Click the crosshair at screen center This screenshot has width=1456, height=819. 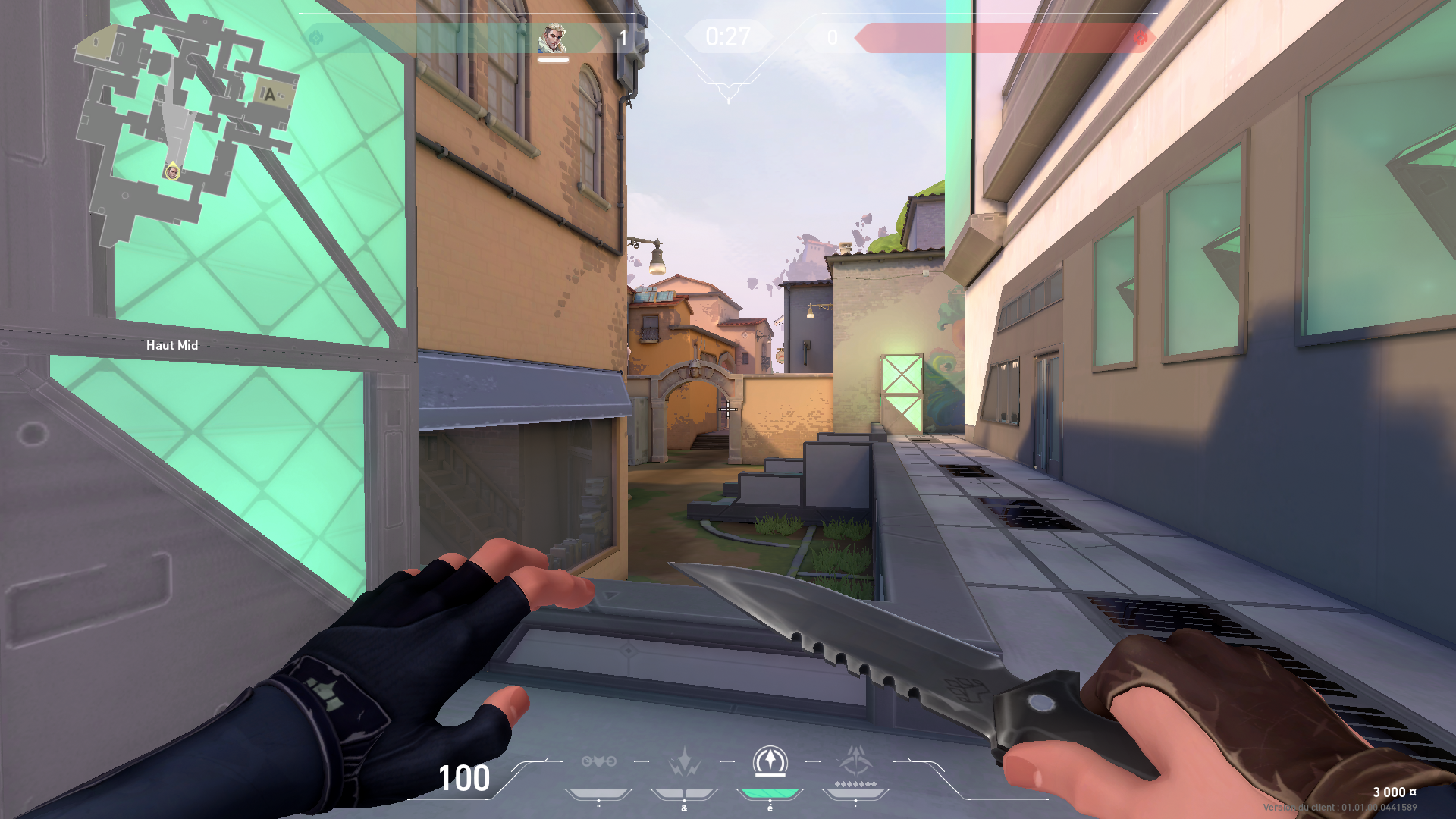(728, 409)
